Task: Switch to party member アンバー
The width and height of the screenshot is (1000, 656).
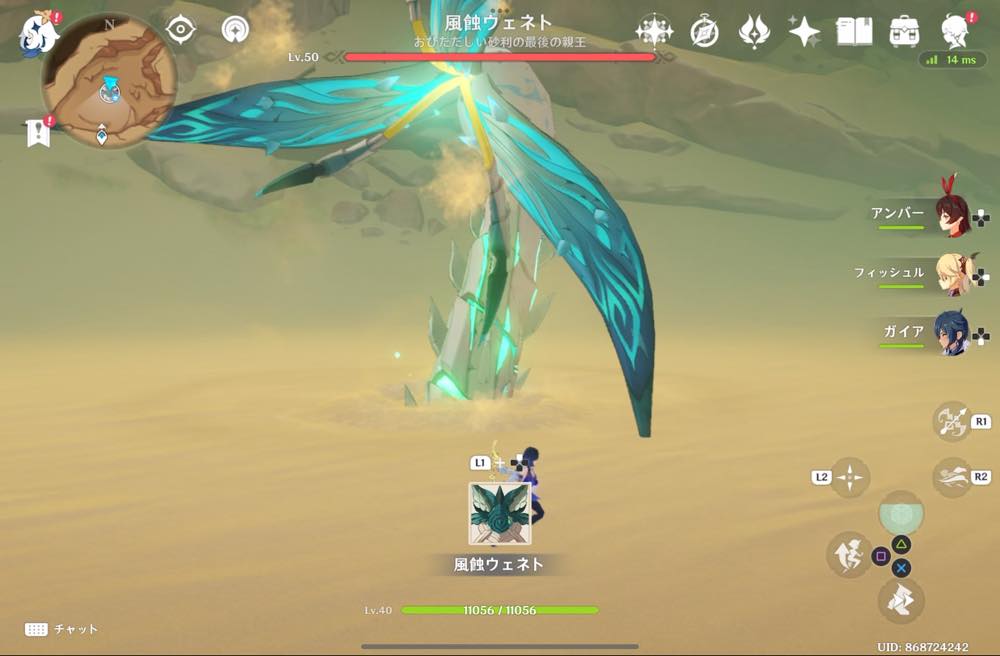Action: (952, 215)
